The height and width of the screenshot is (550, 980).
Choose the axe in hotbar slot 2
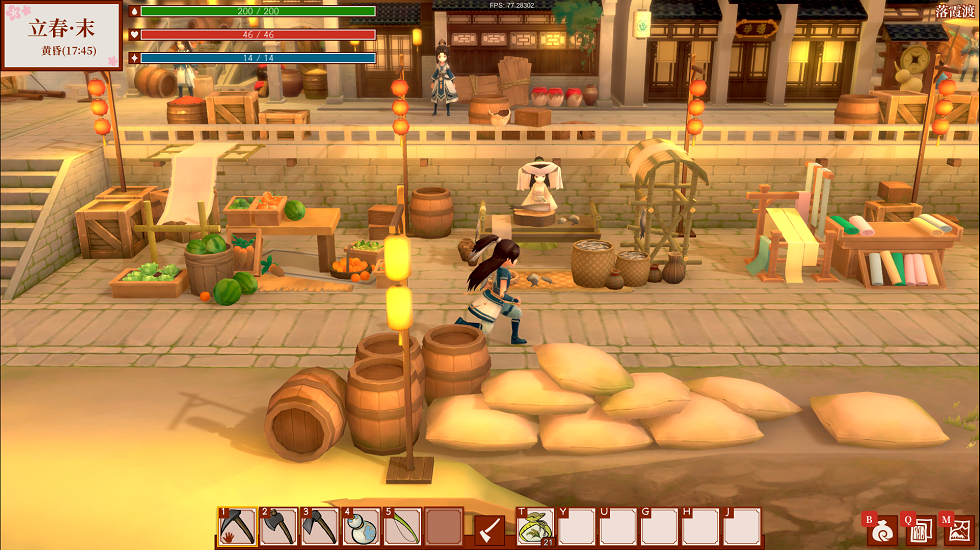coord(279,527)
